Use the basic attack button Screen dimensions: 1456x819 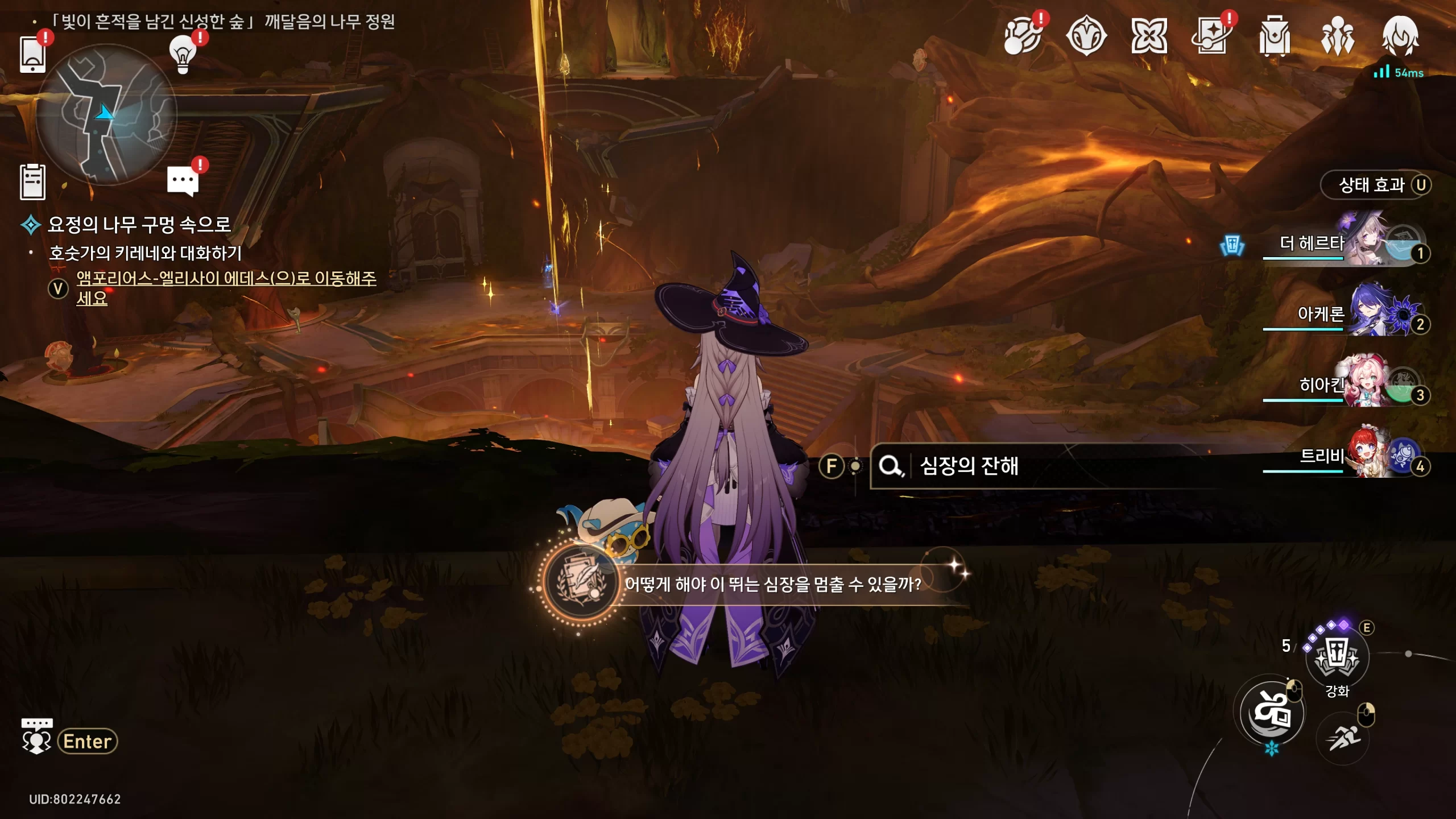pyautogui.click(x=1272, y=713)
